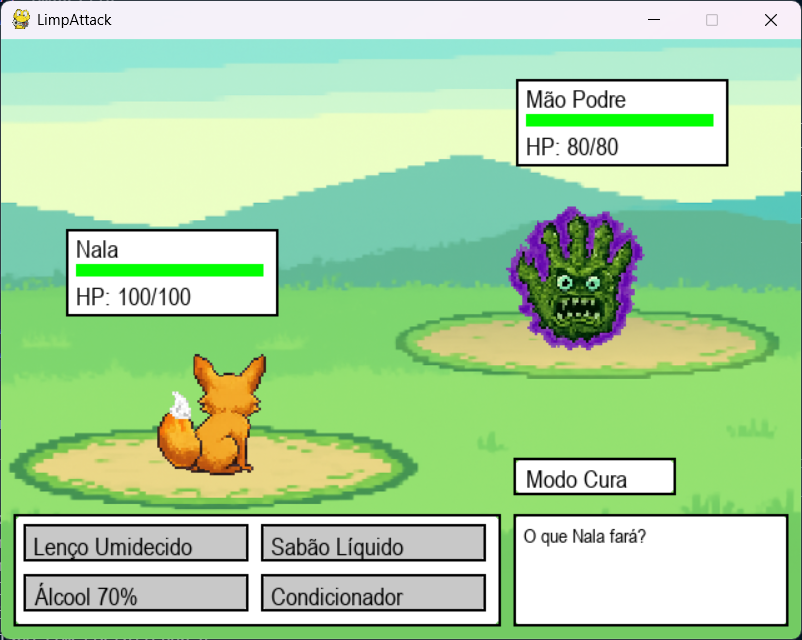Select the Sabão Líquido attack
Viewport: 802px width, 640px height.
click(373, 543)
